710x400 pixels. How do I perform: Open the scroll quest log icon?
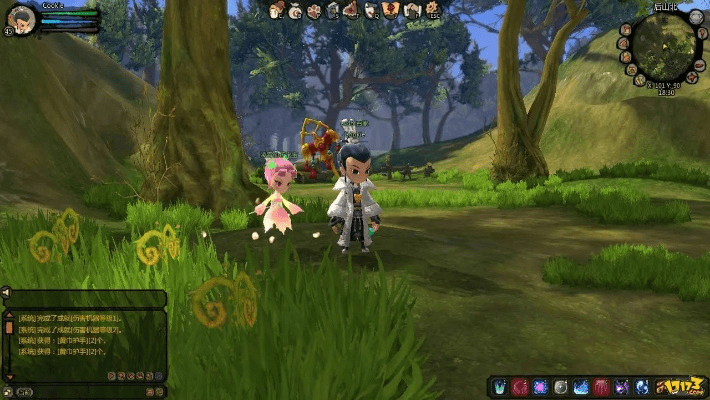370,10
